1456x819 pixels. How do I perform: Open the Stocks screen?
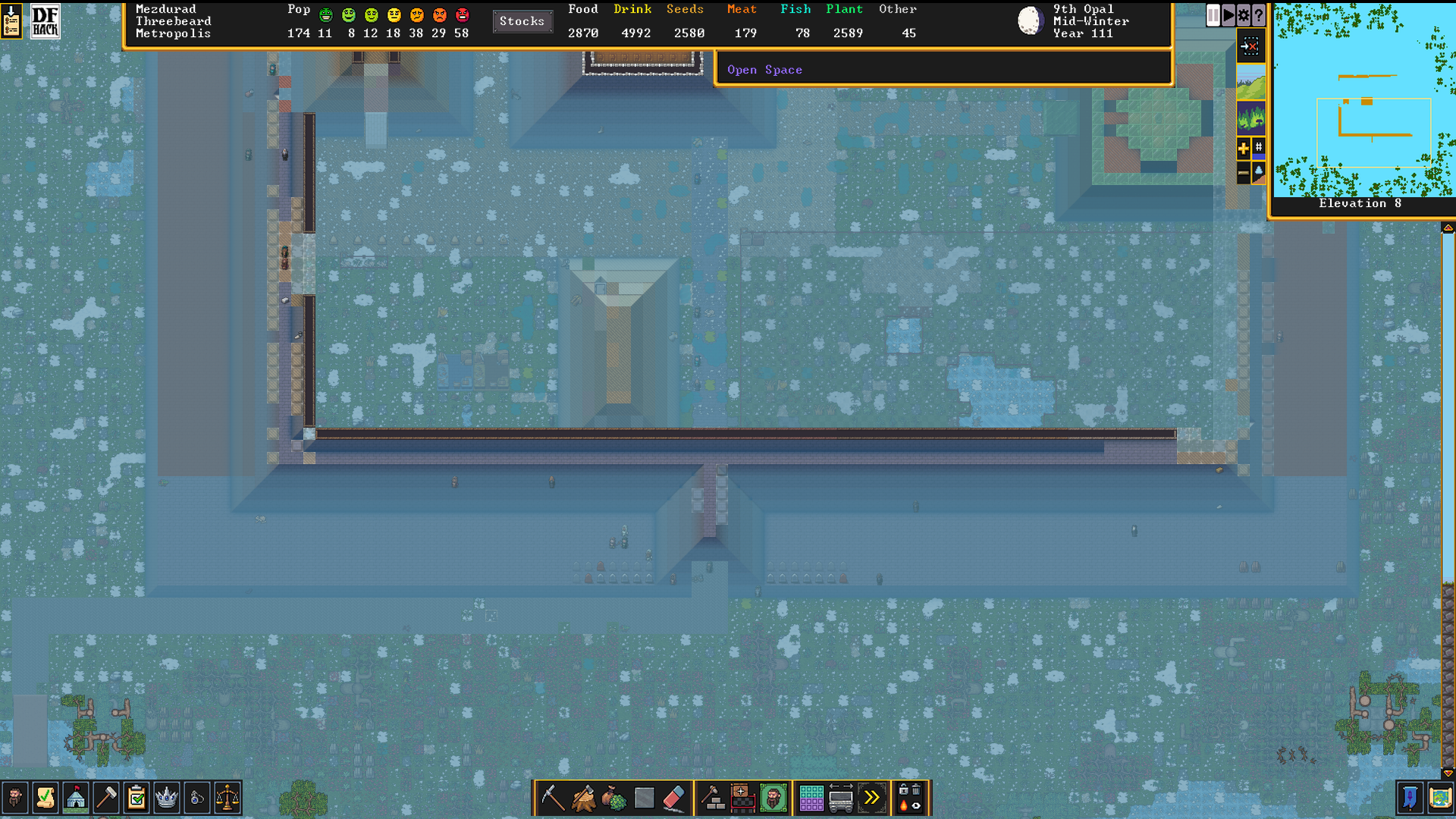522,21
